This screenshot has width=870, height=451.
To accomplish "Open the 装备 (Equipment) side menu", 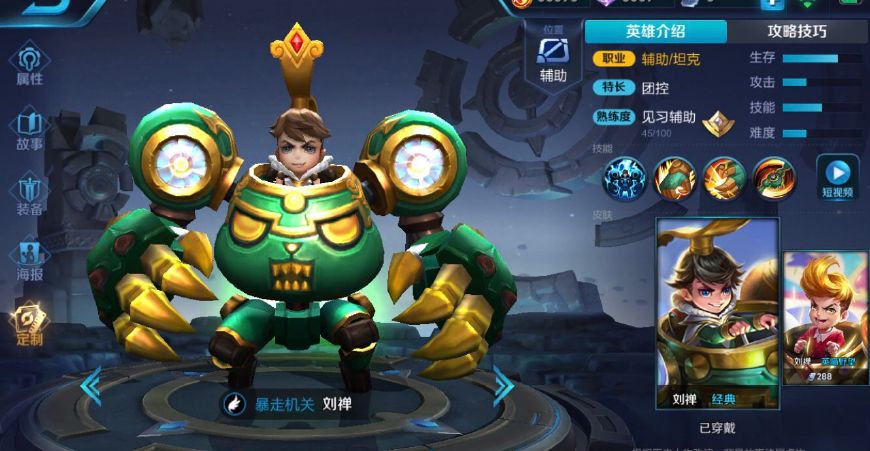I will click(30, 194).
